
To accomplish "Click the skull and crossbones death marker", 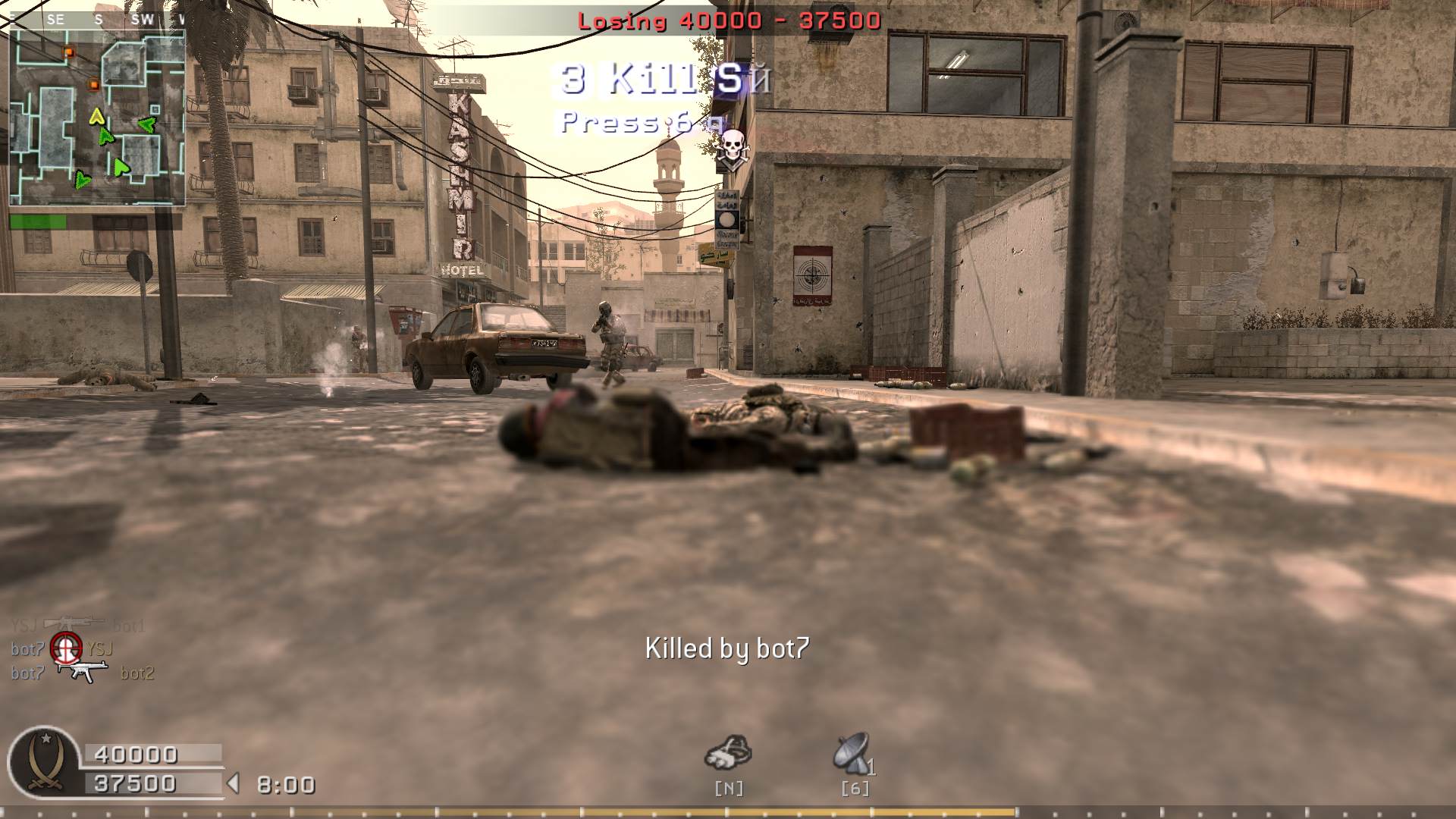I will [x=731, y=147].
